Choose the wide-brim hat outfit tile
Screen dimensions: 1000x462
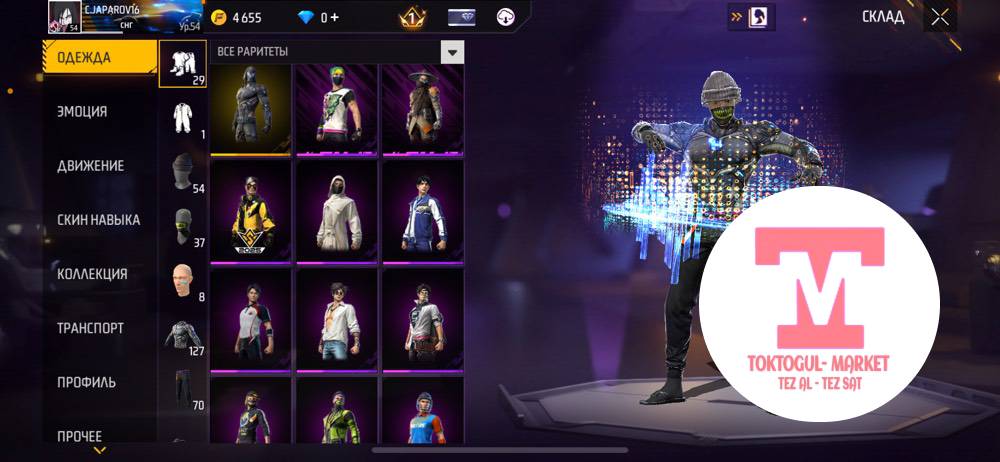423,108
